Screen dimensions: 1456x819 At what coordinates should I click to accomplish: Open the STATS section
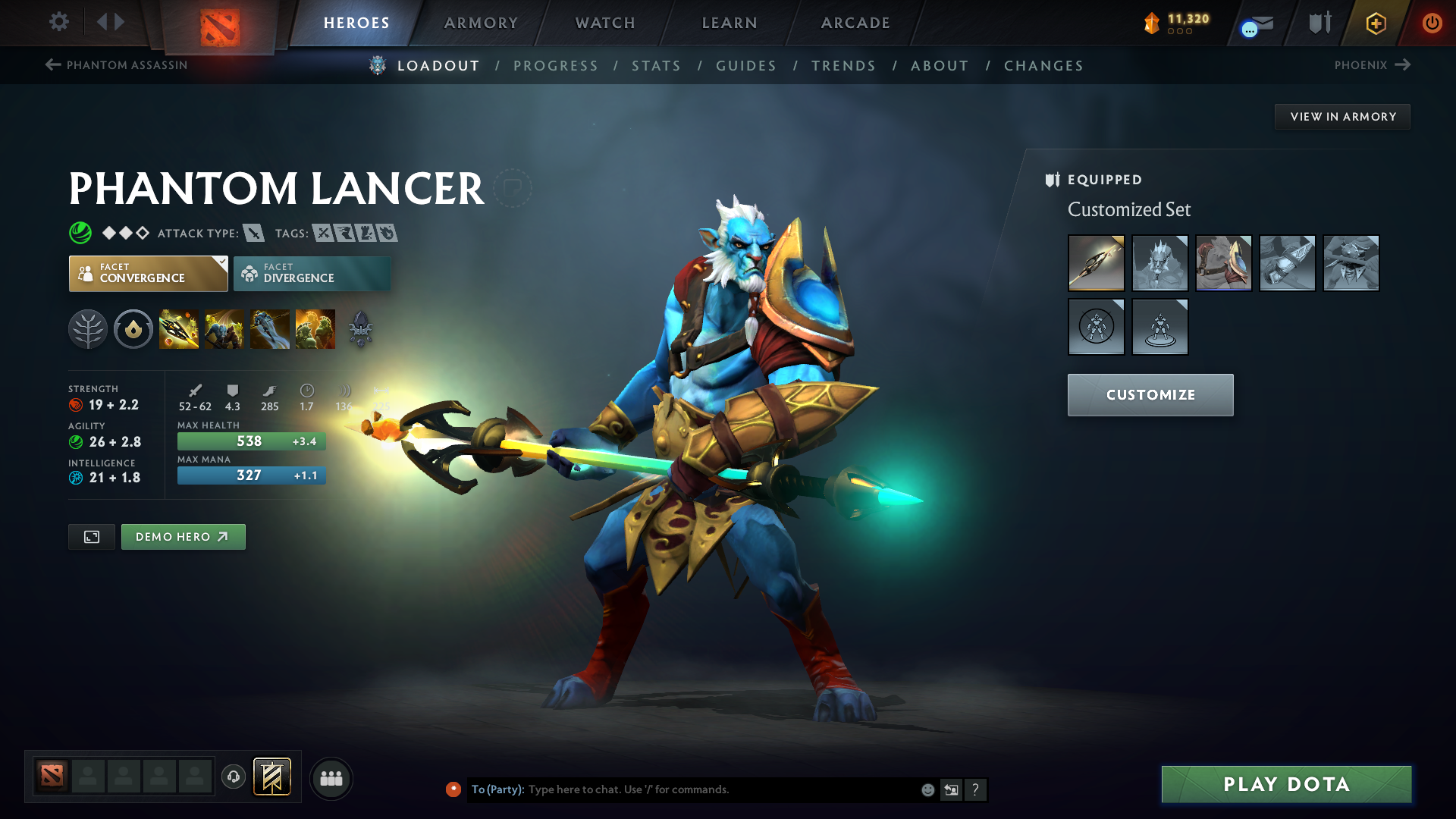click(x=656, y=66)
